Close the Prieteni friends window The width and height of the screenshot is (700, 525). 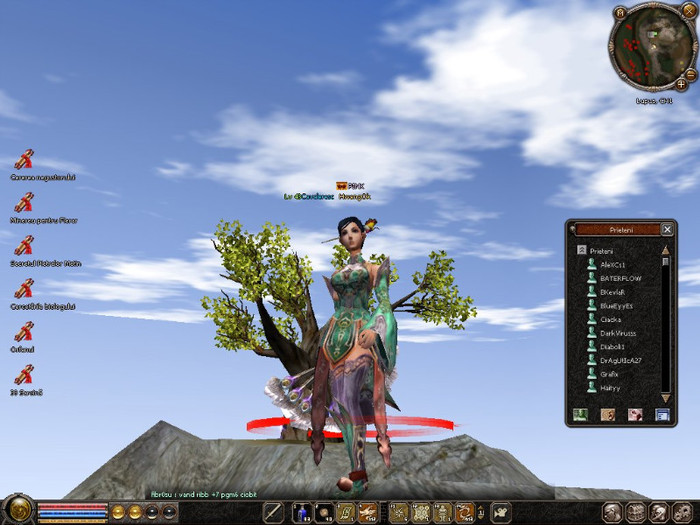[667, 229]
